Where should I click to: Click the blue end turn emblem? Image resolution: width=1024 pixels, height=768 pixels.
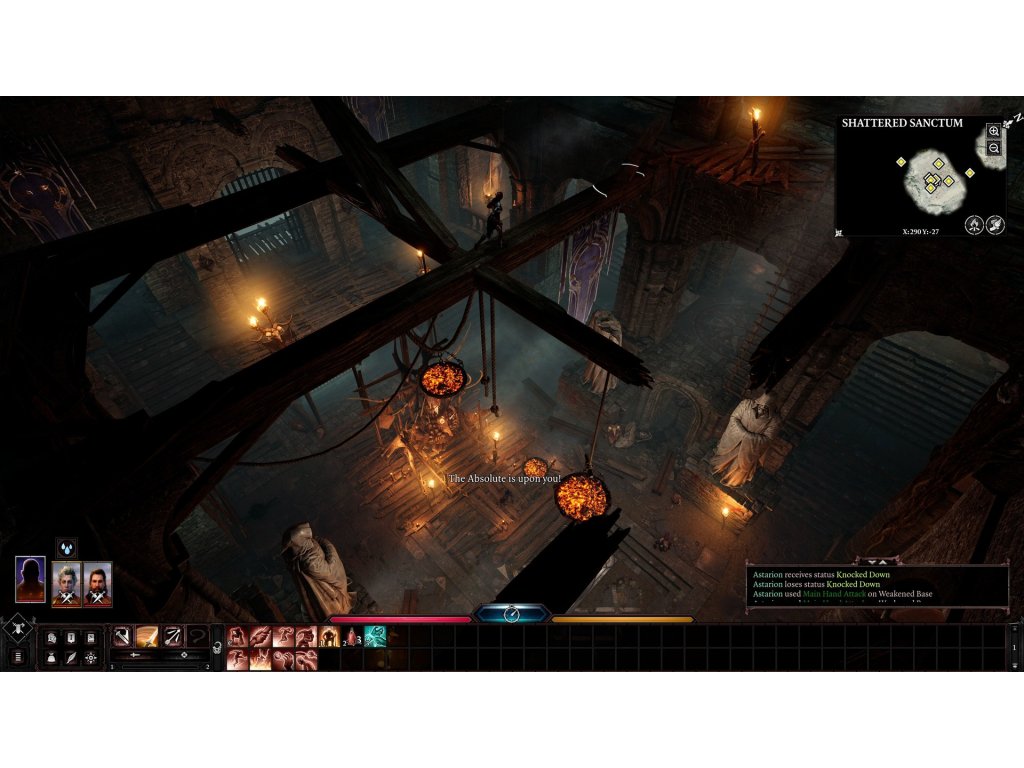[x=511, y=614]
